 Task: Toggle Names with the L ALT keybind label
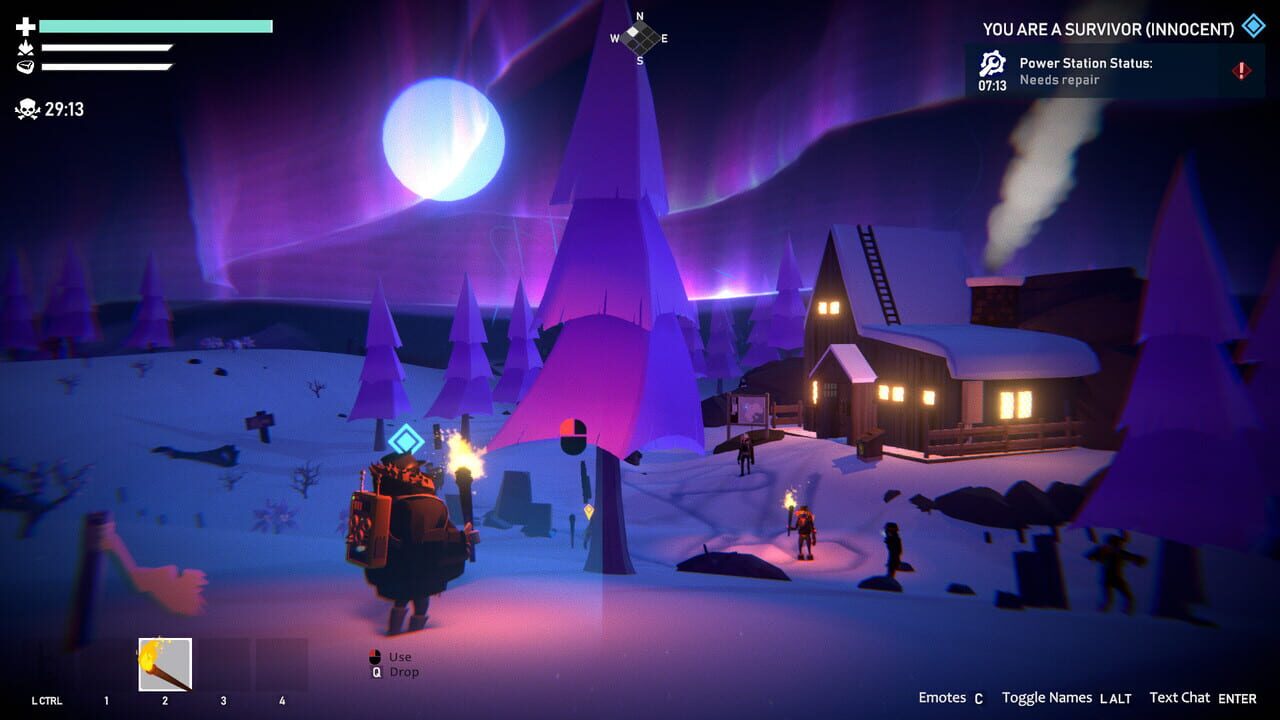click(1117, 698)
